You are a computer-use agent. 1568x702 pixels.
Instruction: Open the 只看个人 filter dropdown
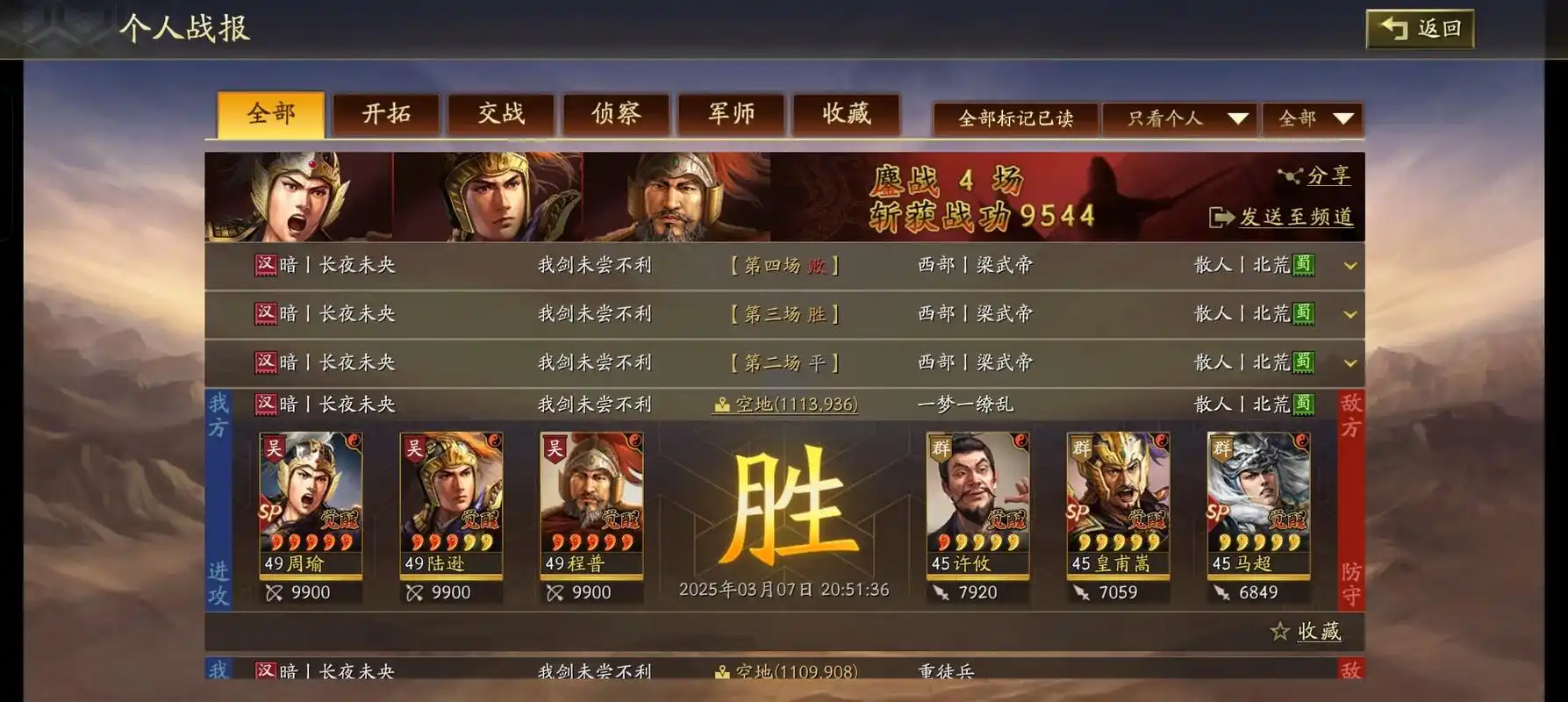tap(1180, 118)
